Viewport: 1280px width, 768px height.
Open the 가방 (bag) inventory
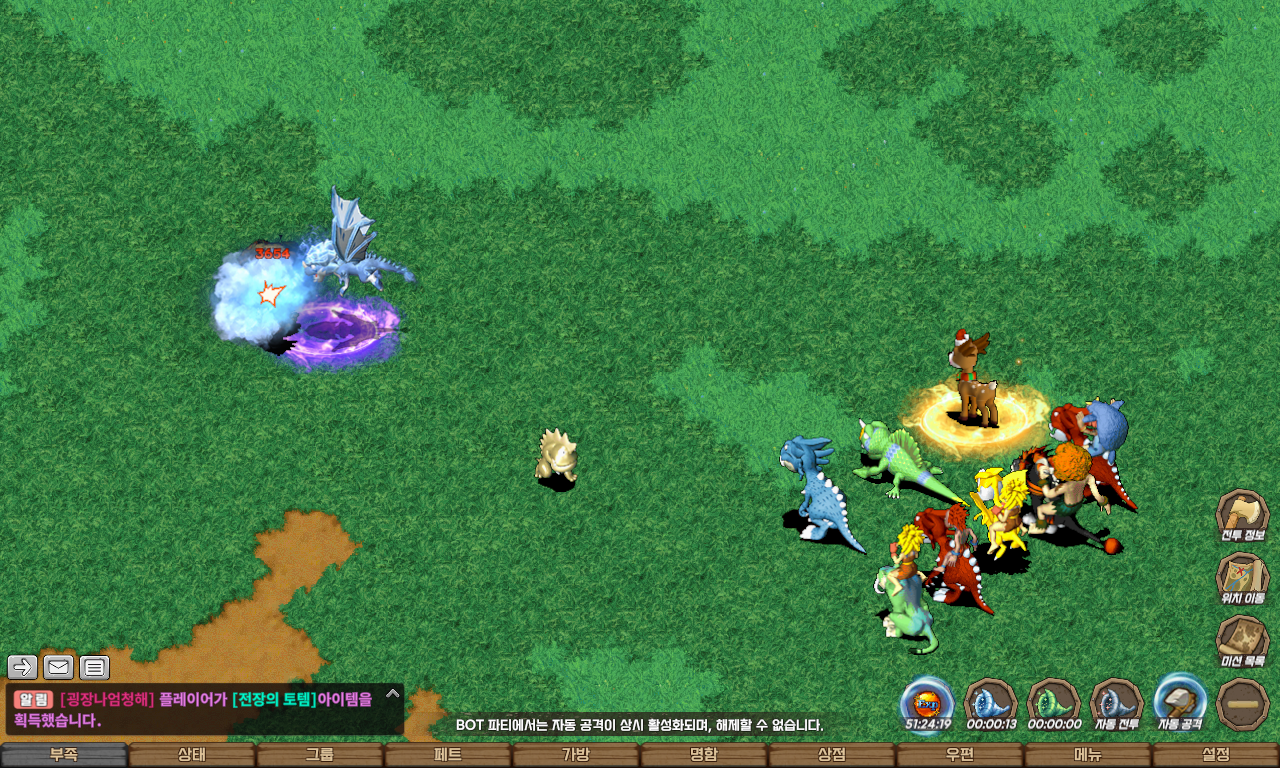576,755
